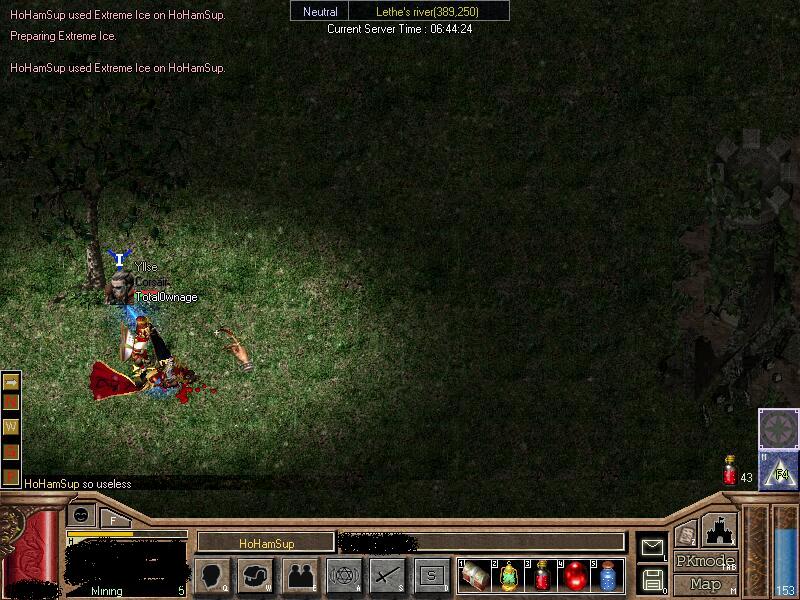Click the square S button
This screenshot has height=600, width=800.
pyautogui.click(x=431, y=575)
